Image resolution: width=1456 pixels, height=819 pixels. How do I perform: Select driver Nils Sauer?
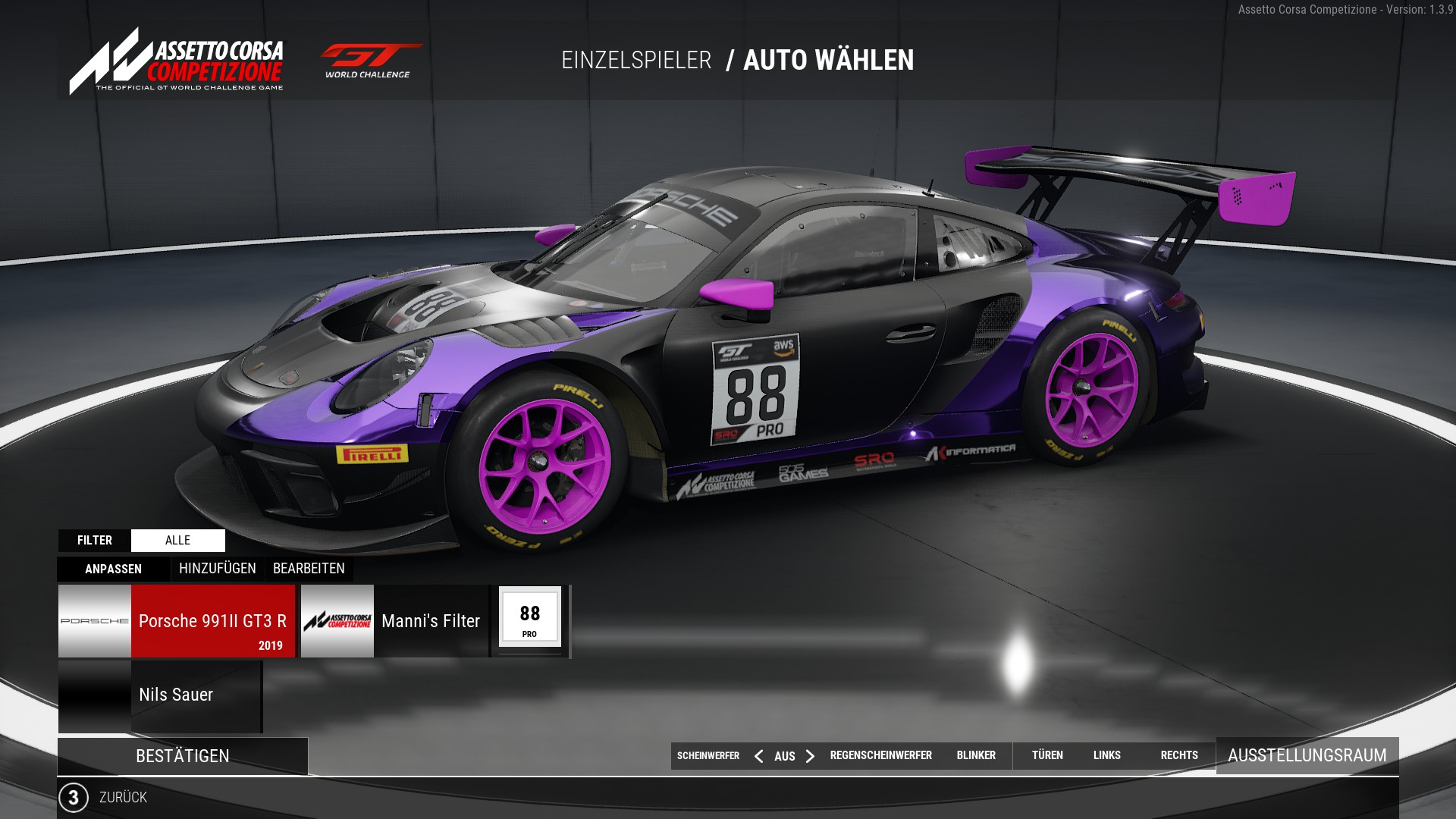click(x=160, y=695)
